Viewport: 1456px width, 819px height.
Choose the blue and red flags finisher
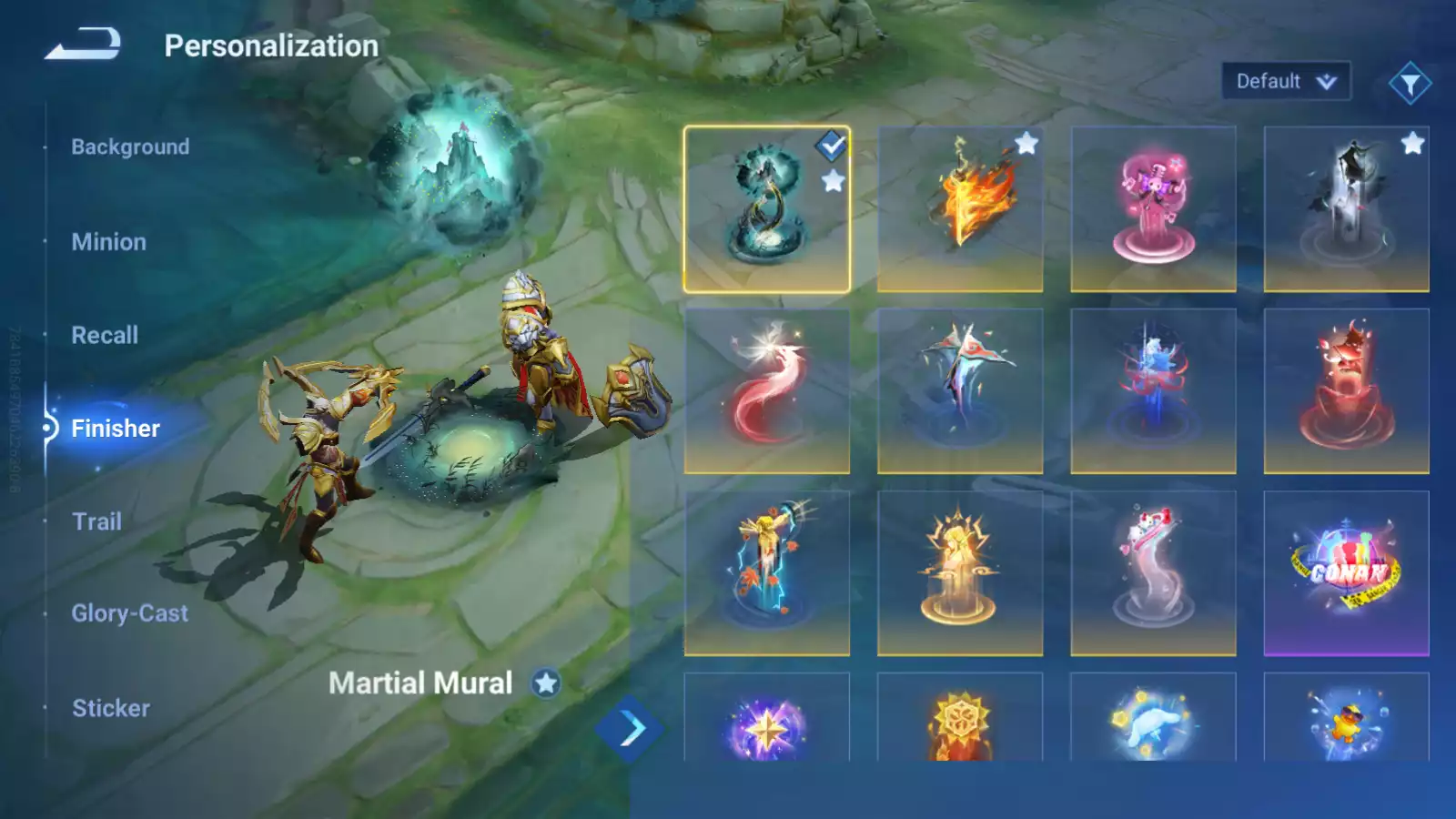[x=960, y=391]
